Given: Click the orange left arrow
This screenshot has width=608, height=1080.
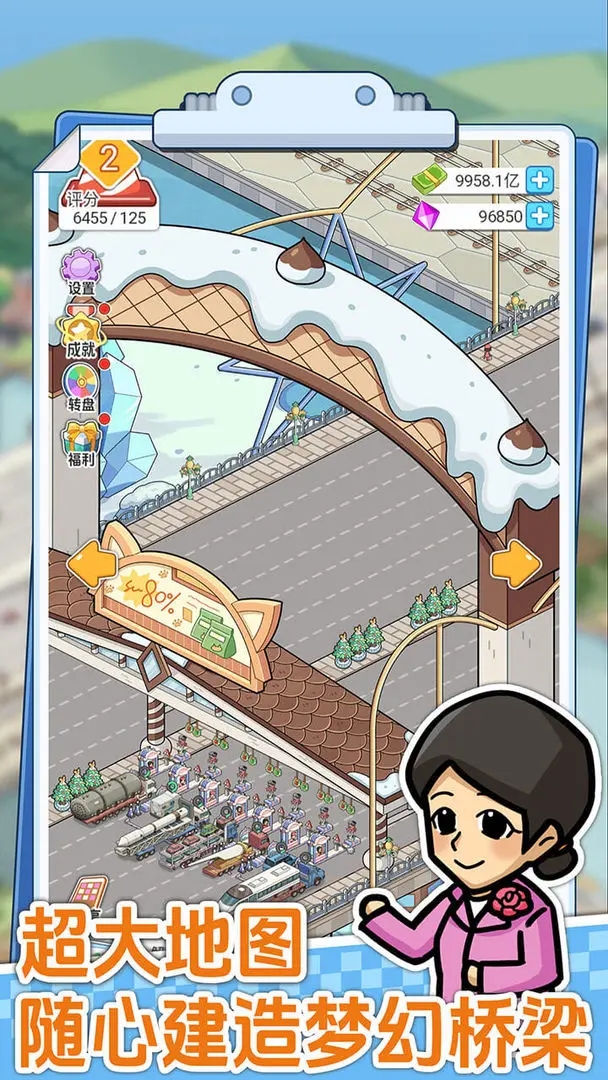Looking at the screenshot, I should [x=91, y=566].
